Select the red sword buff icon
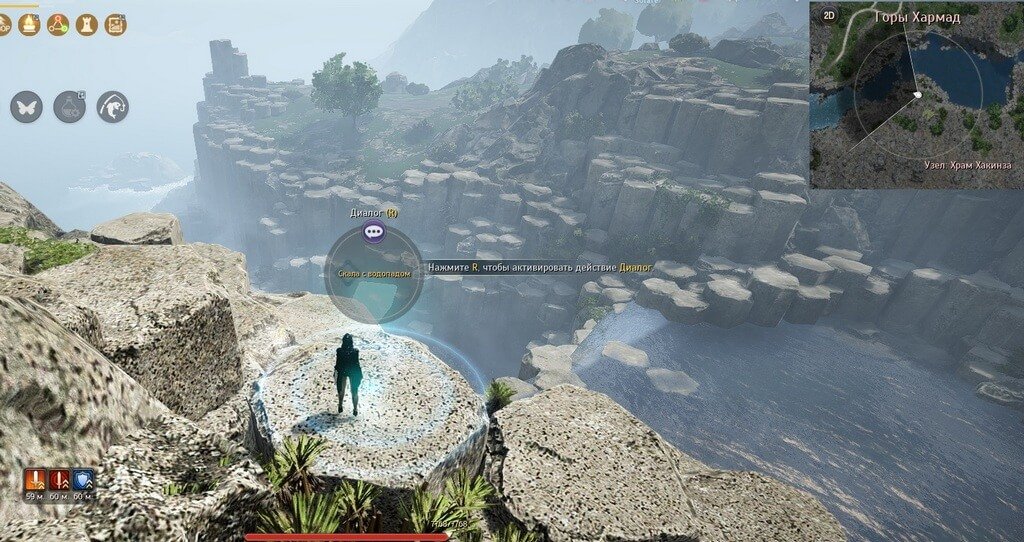The width and height of the screenshot is (1024, 542). pyautogui.click(x=59, y=481)
